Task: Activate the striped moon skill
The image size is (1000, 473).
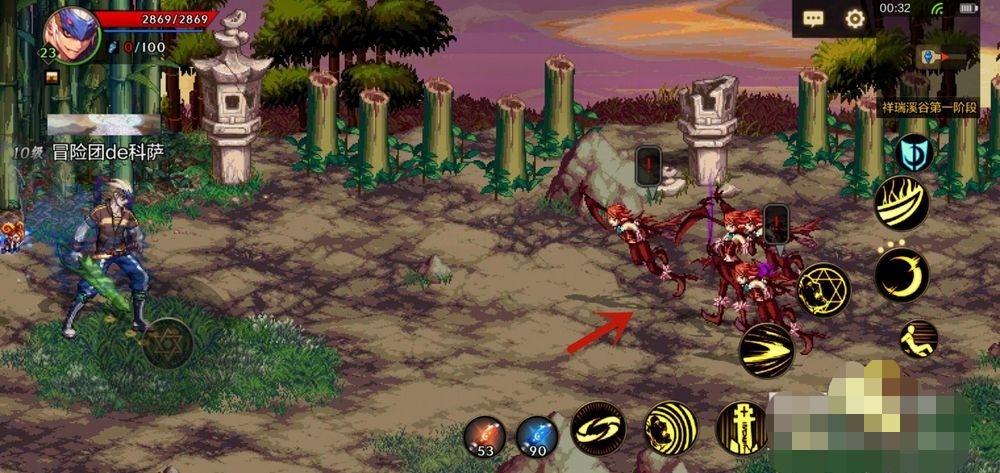Action: point(669,429)
